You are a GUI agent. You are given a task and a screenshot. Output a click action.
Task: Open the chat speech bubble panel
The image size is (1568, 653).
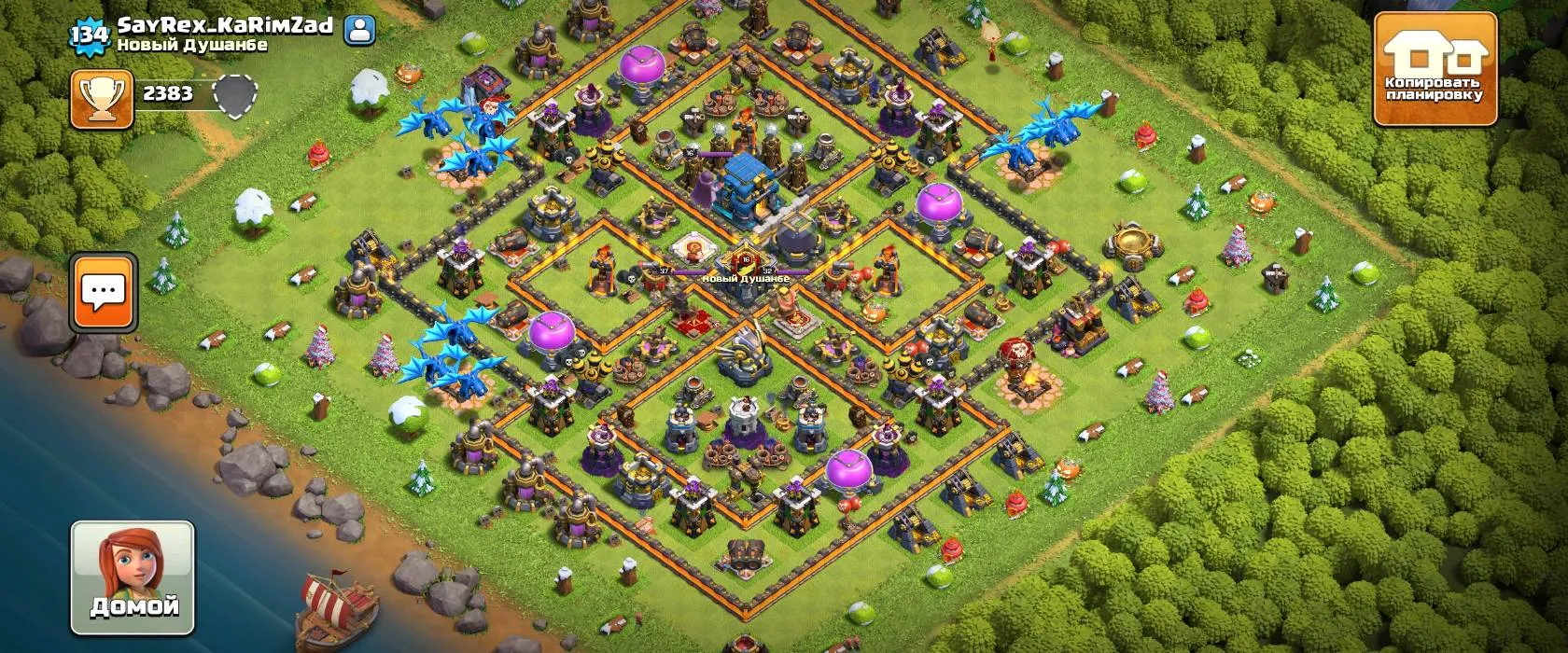pyautogui.click(x=104, y=291)
